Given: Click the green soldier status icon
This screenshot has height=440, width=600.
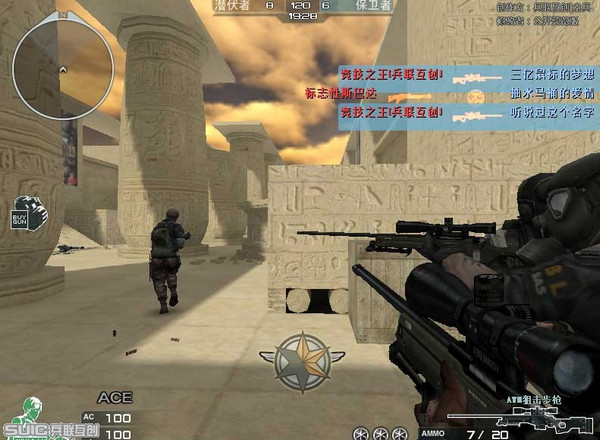Looking at the screenshot, I should pos(32,410).
